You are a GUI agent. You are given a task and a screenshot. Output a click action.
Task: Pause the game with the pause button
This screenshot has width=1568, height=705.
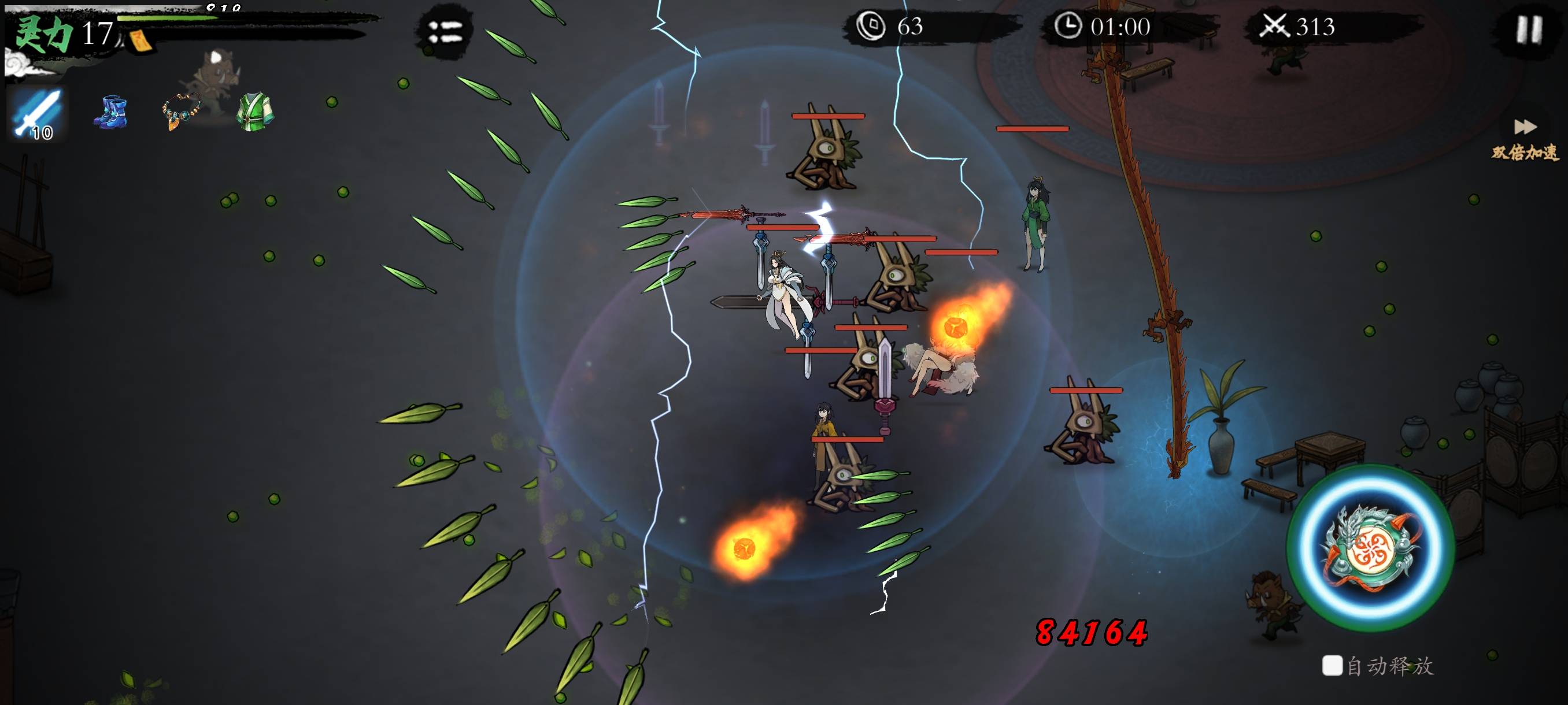pos(1528,29)
